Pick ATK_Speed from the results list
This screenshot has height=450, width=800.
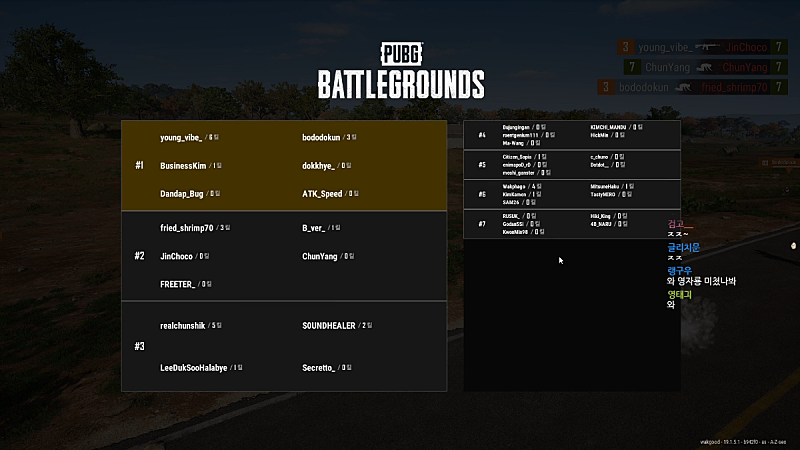pyautogui.click(x=322, y=193)
